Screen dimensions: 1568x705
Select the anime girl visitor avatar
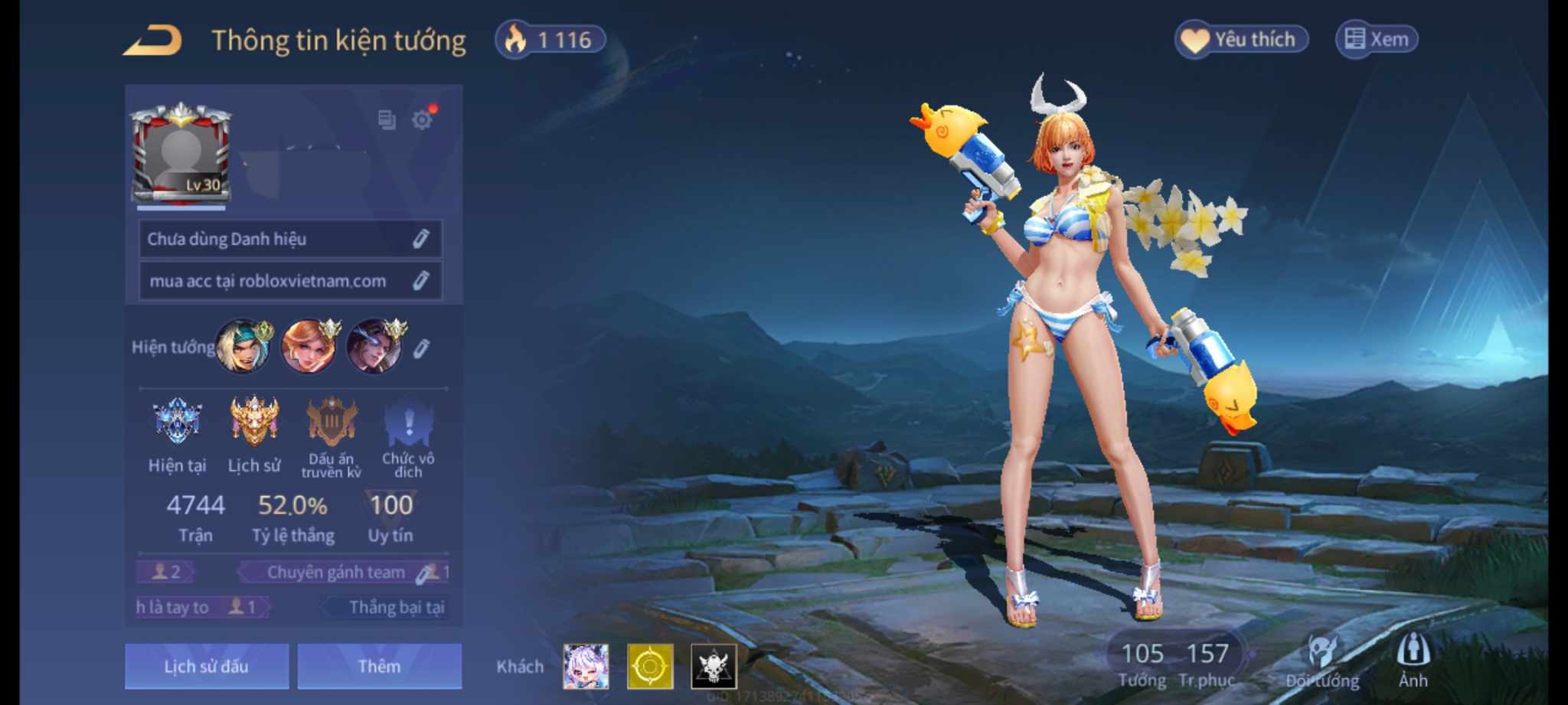click(x=586, y=666)
